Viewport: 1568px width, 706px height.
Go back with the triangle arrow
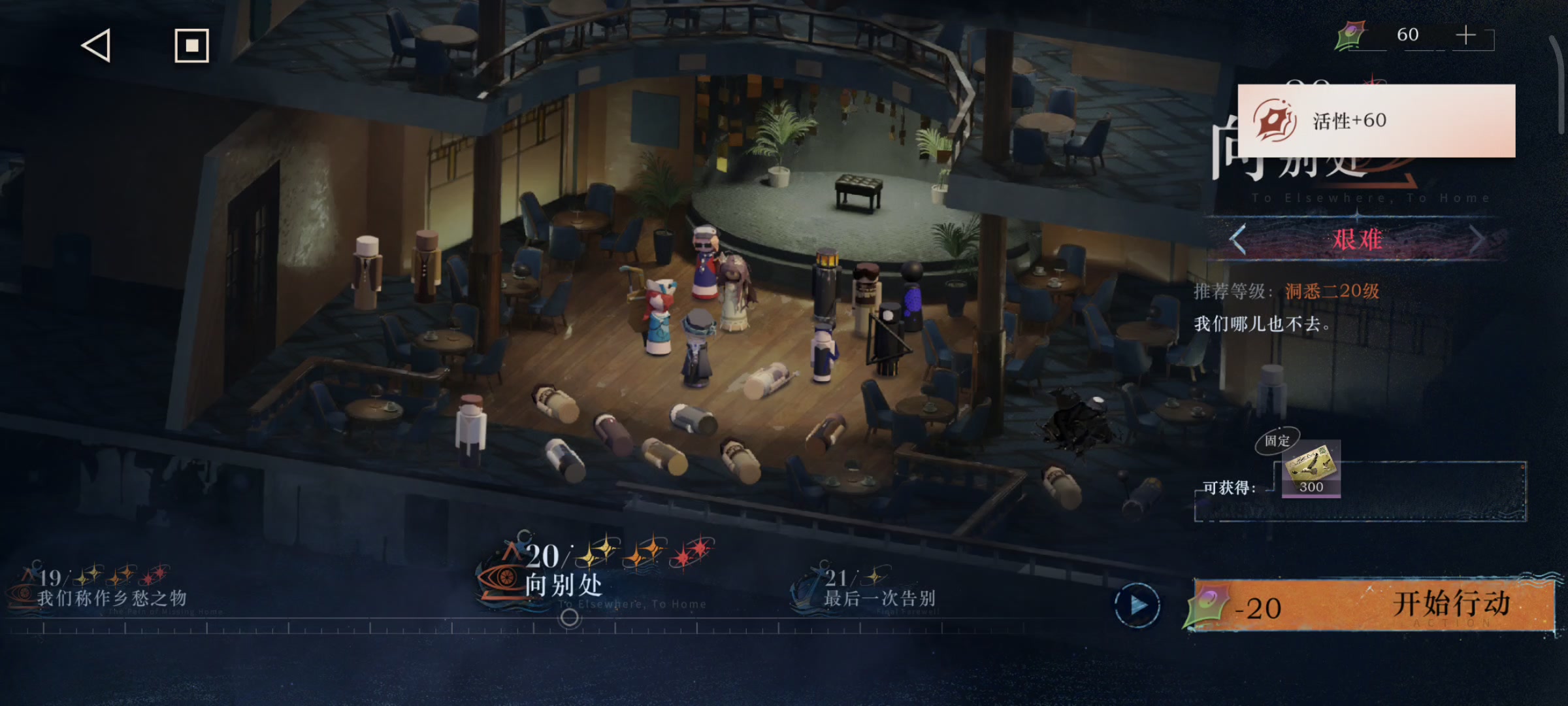click(x=96, y=46)
